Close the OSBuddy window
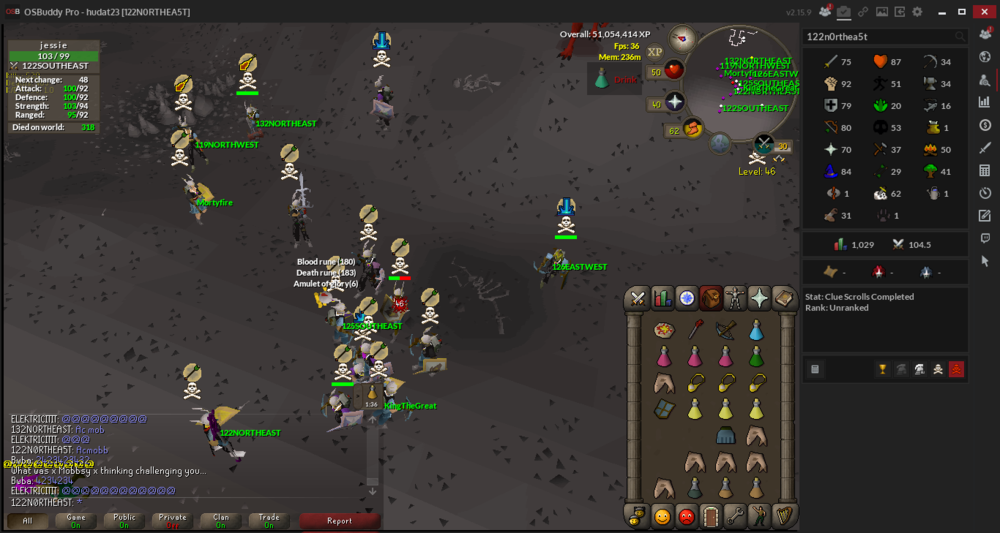This screenshot has height=533, width=1000. click(985, 11)
